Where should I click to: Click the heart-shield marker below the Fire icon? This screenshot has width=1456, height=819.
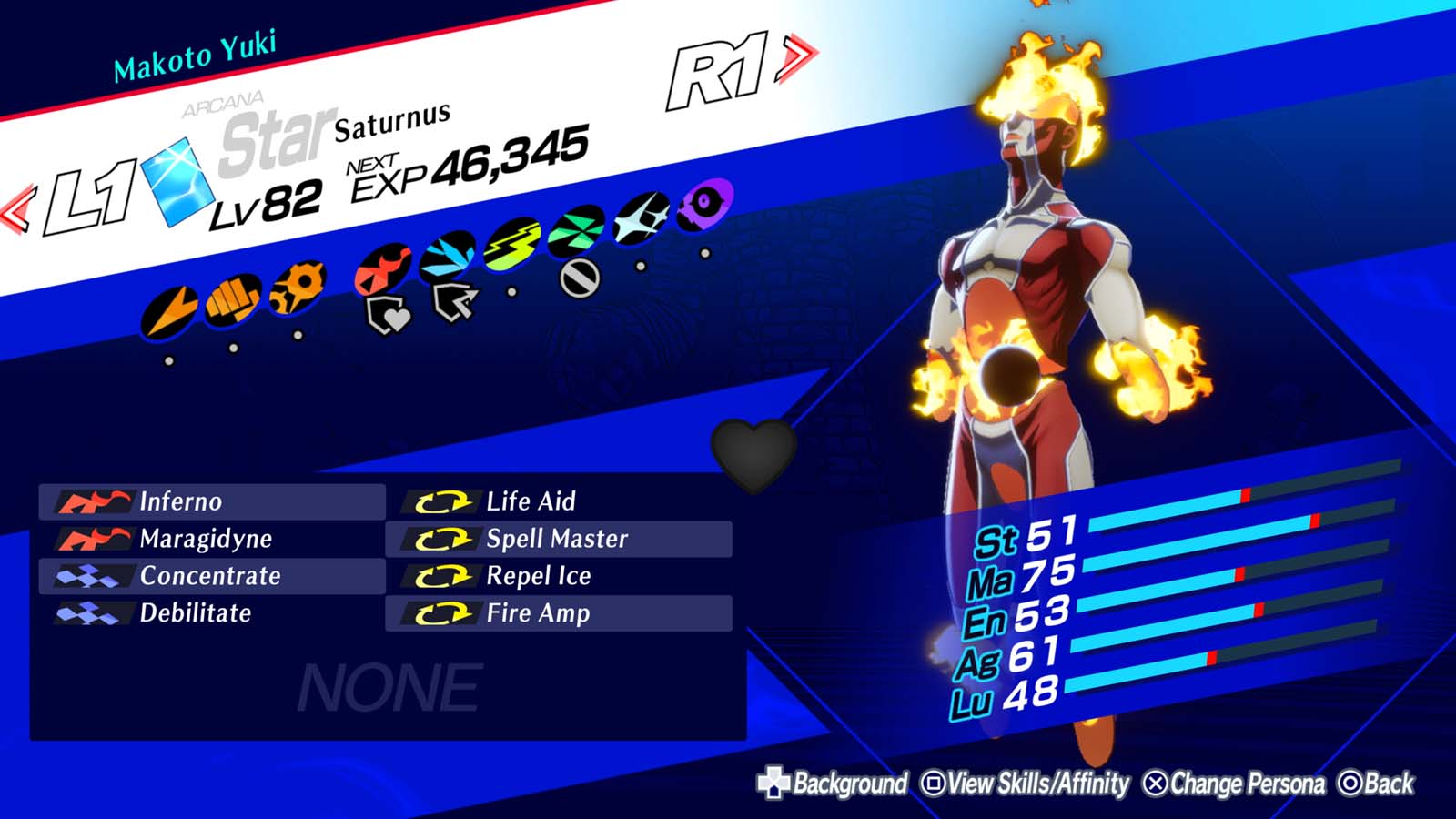pos(386,313)
